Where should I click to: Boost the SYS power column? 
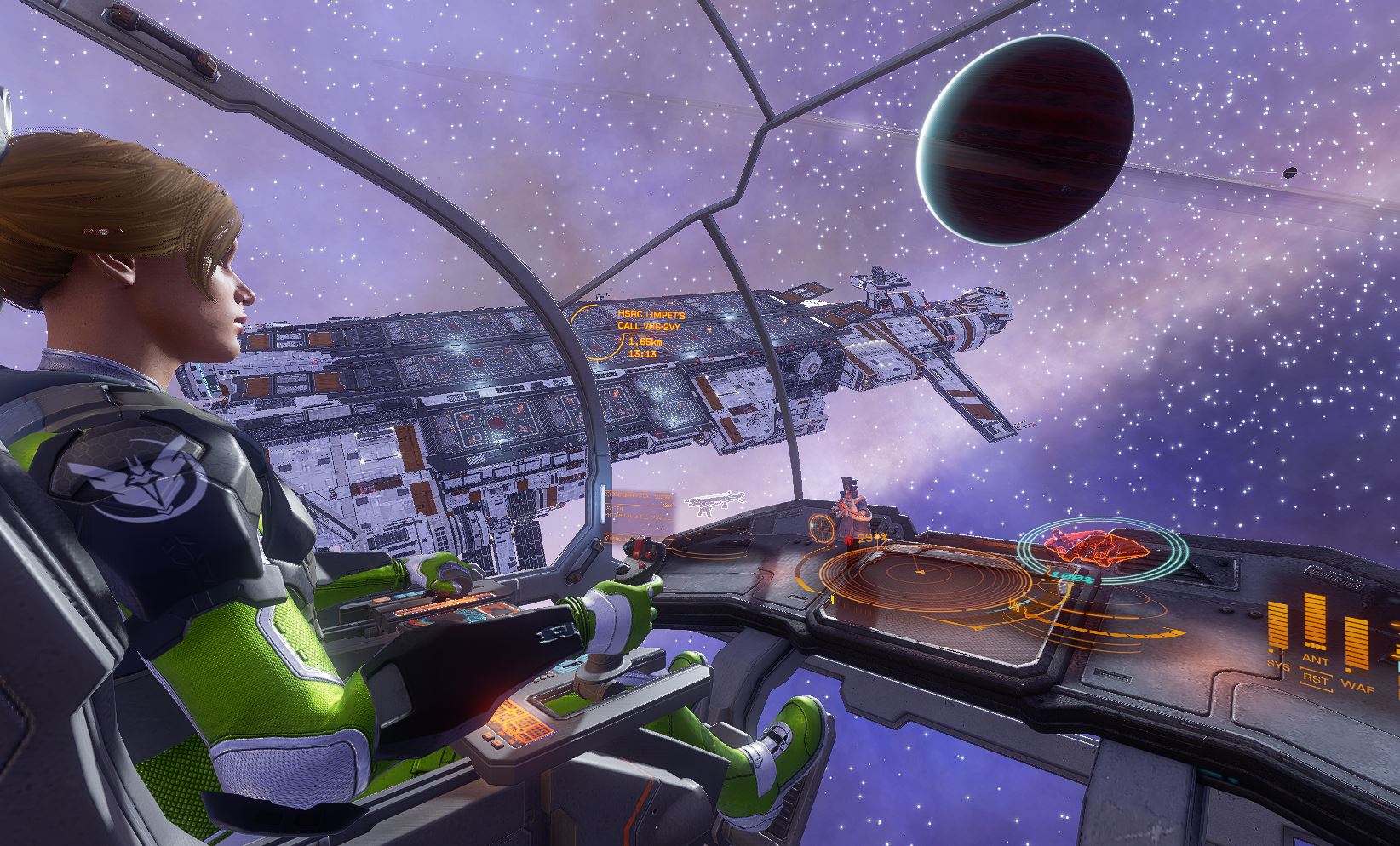(1277, 630)
